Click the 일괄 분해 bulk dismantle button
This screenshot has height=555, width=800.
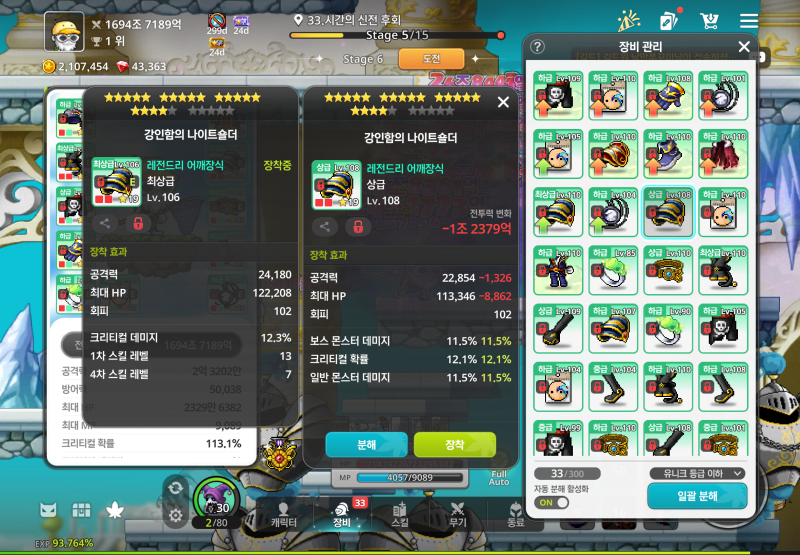pos(697,495)
